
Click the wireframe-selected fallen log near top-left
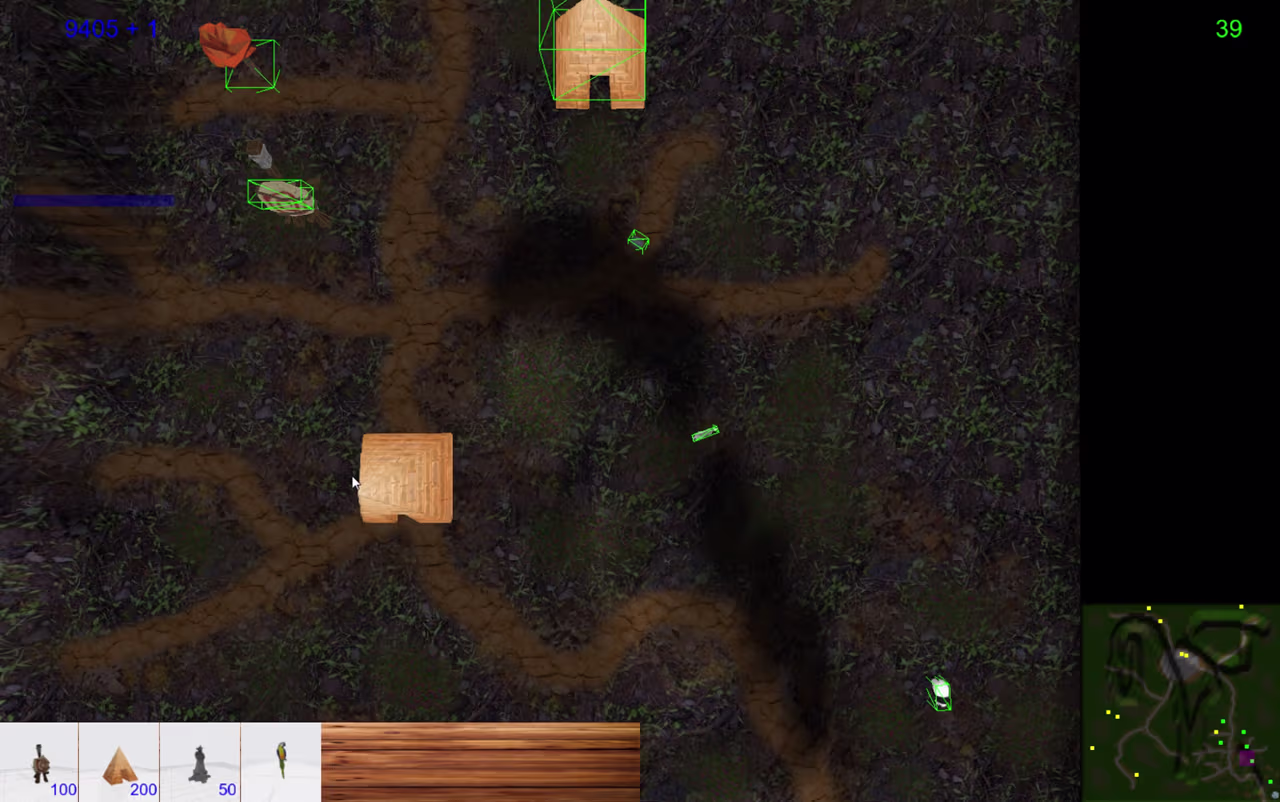(x=281, y=195)
